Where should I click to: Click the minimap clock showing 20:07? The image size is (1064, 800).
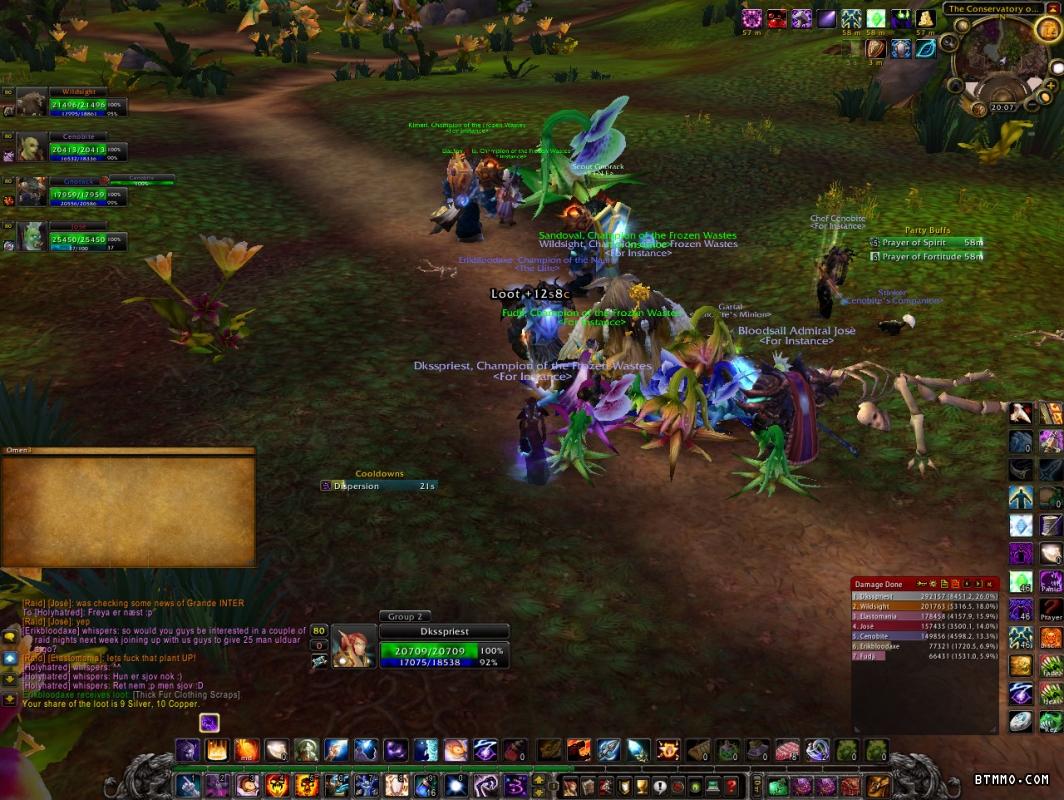[1002, 107]
